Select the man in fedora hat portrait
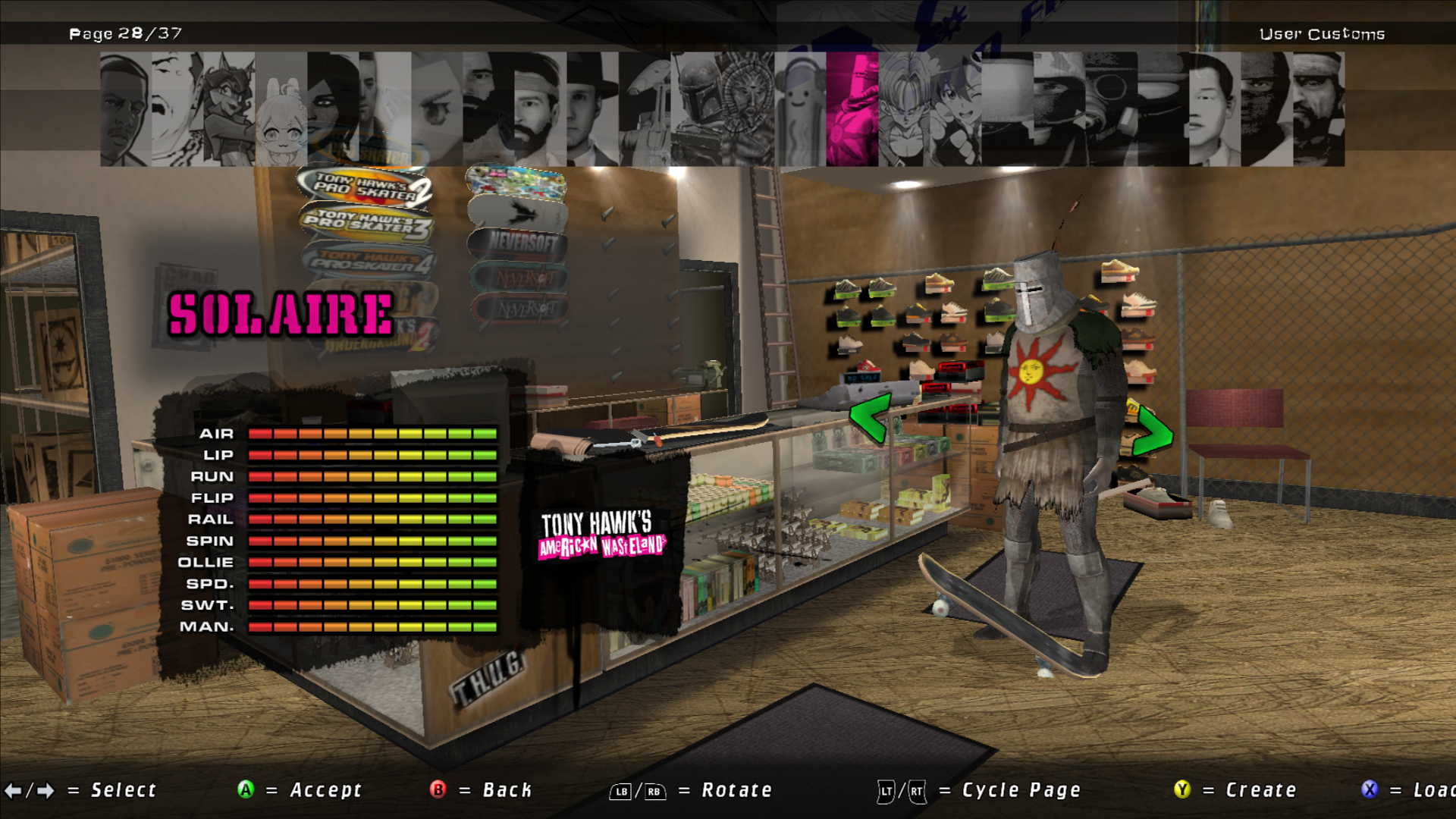The image size is (1456, 819). (x=592, y=109)
